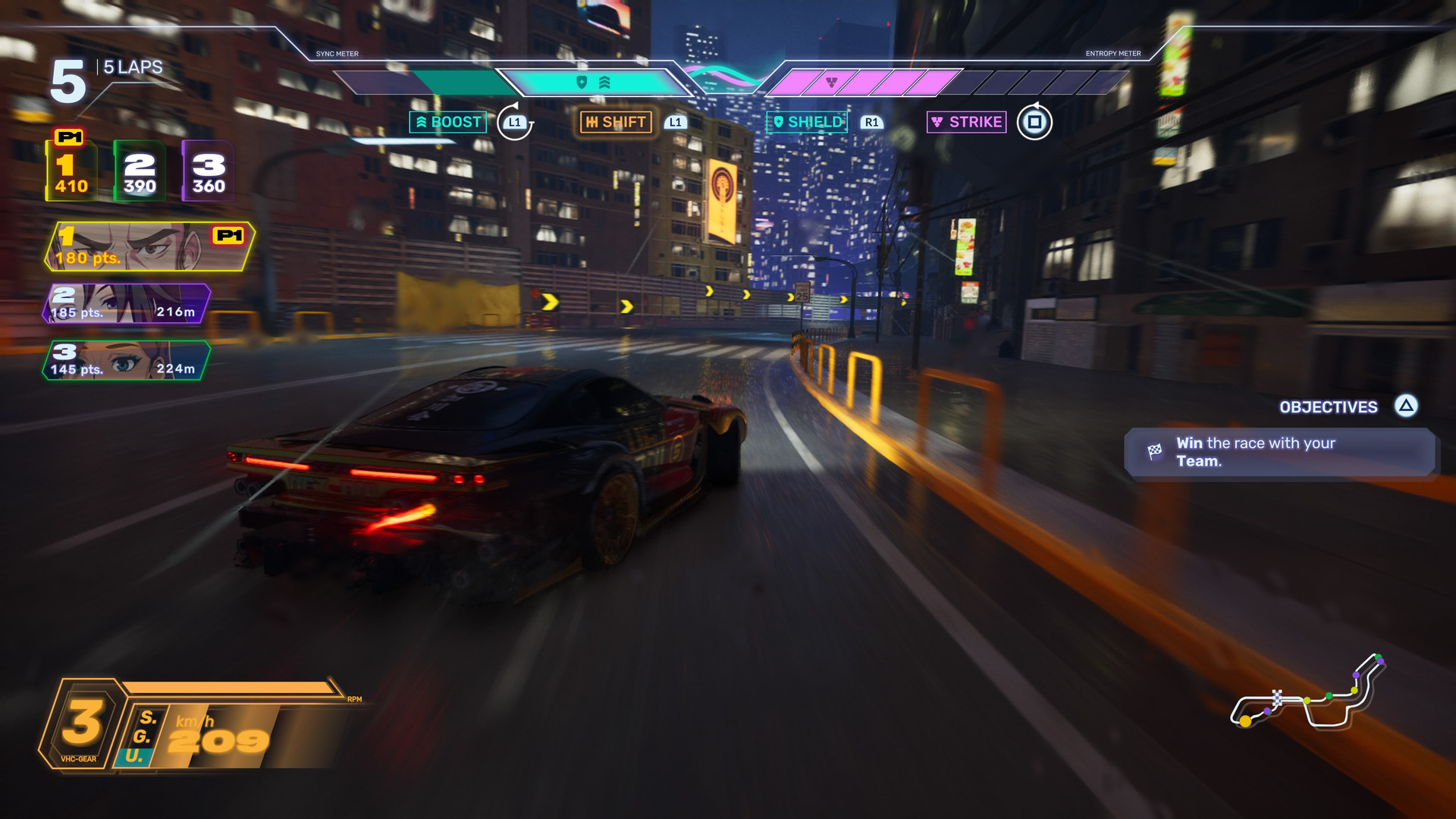
Task: Activate the Boost ability label
Action: click(448, 122)
